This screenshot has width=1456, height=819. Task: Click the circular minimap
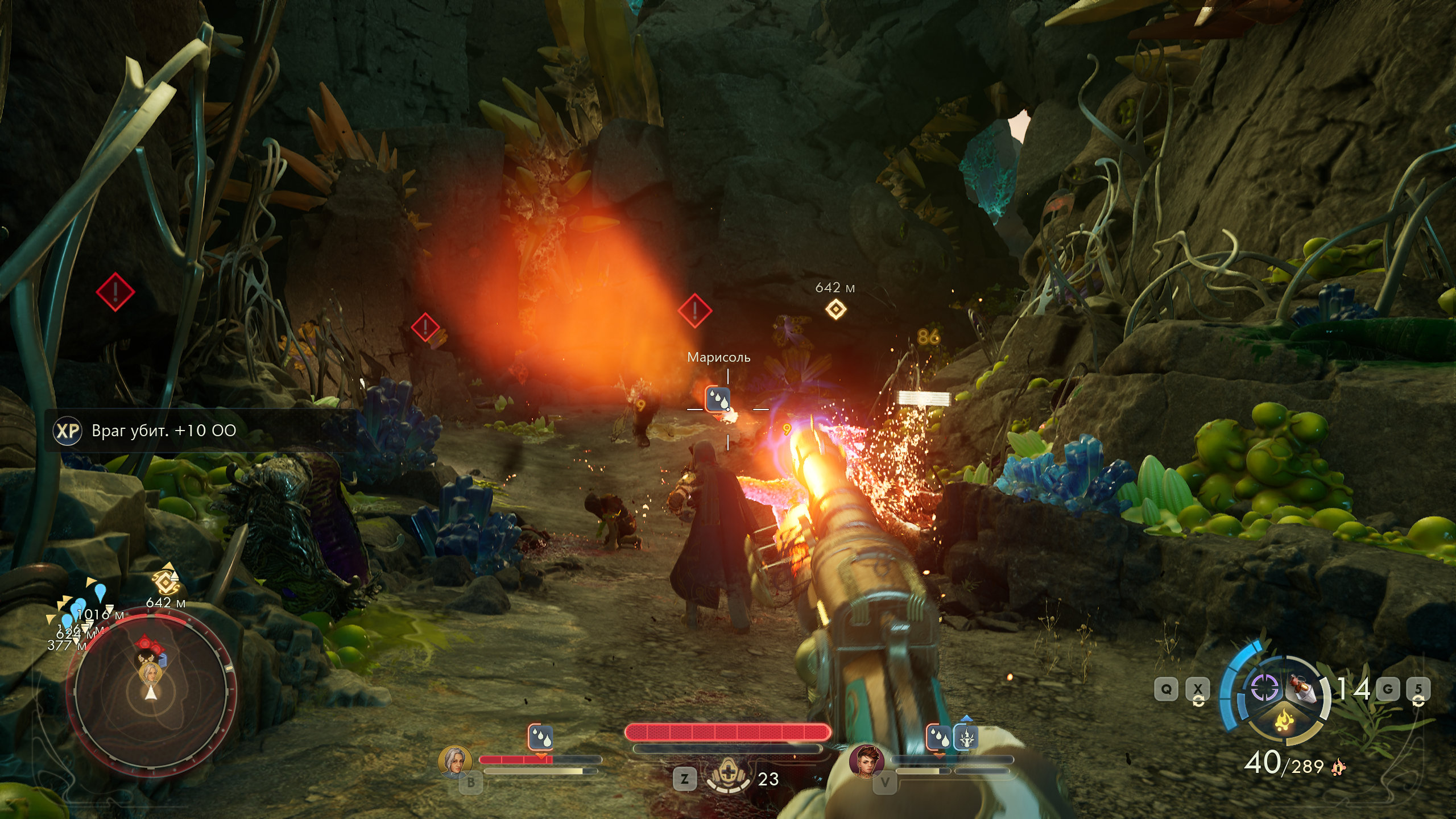click(x=151, y=698)
